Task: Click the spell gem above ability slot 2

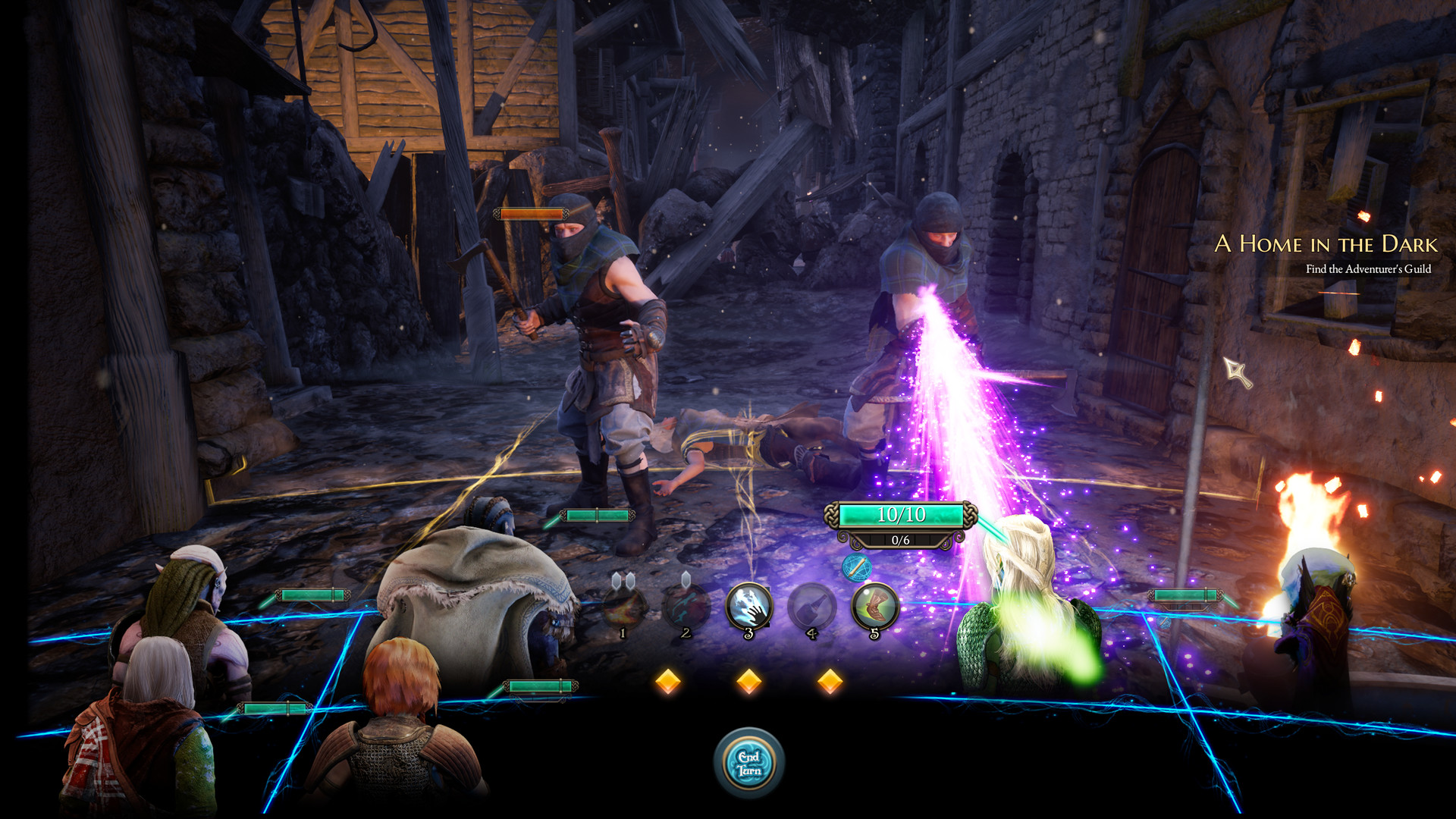Action: point(686,579)
